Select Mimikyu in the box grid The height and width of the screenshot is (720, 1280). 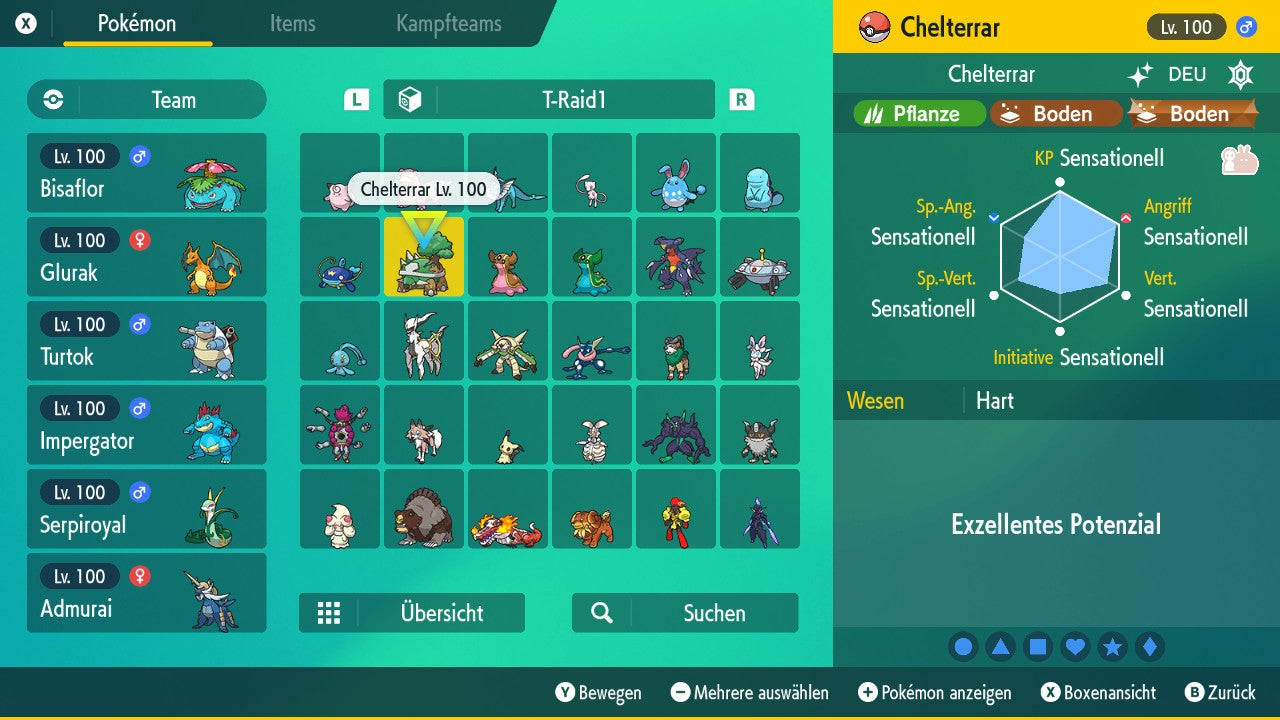point(508,425)
